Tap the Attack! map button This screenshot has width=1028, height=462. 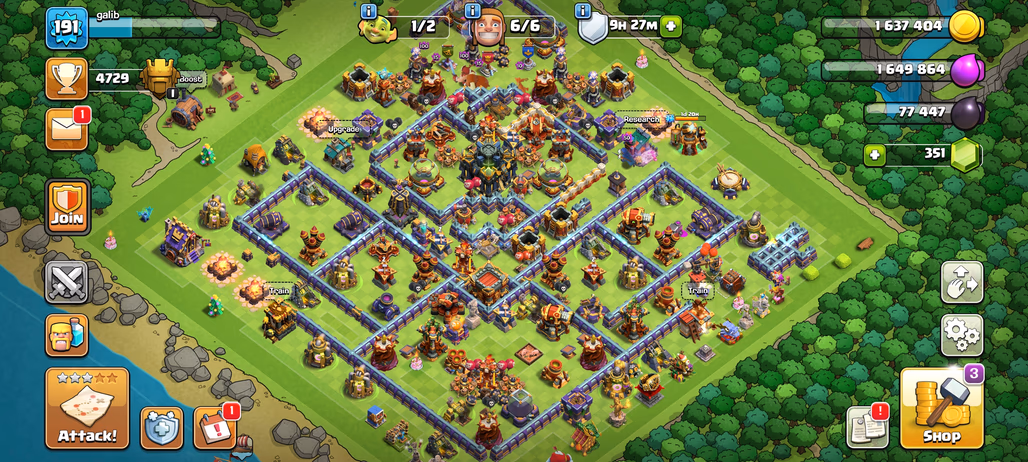(87, 408)
